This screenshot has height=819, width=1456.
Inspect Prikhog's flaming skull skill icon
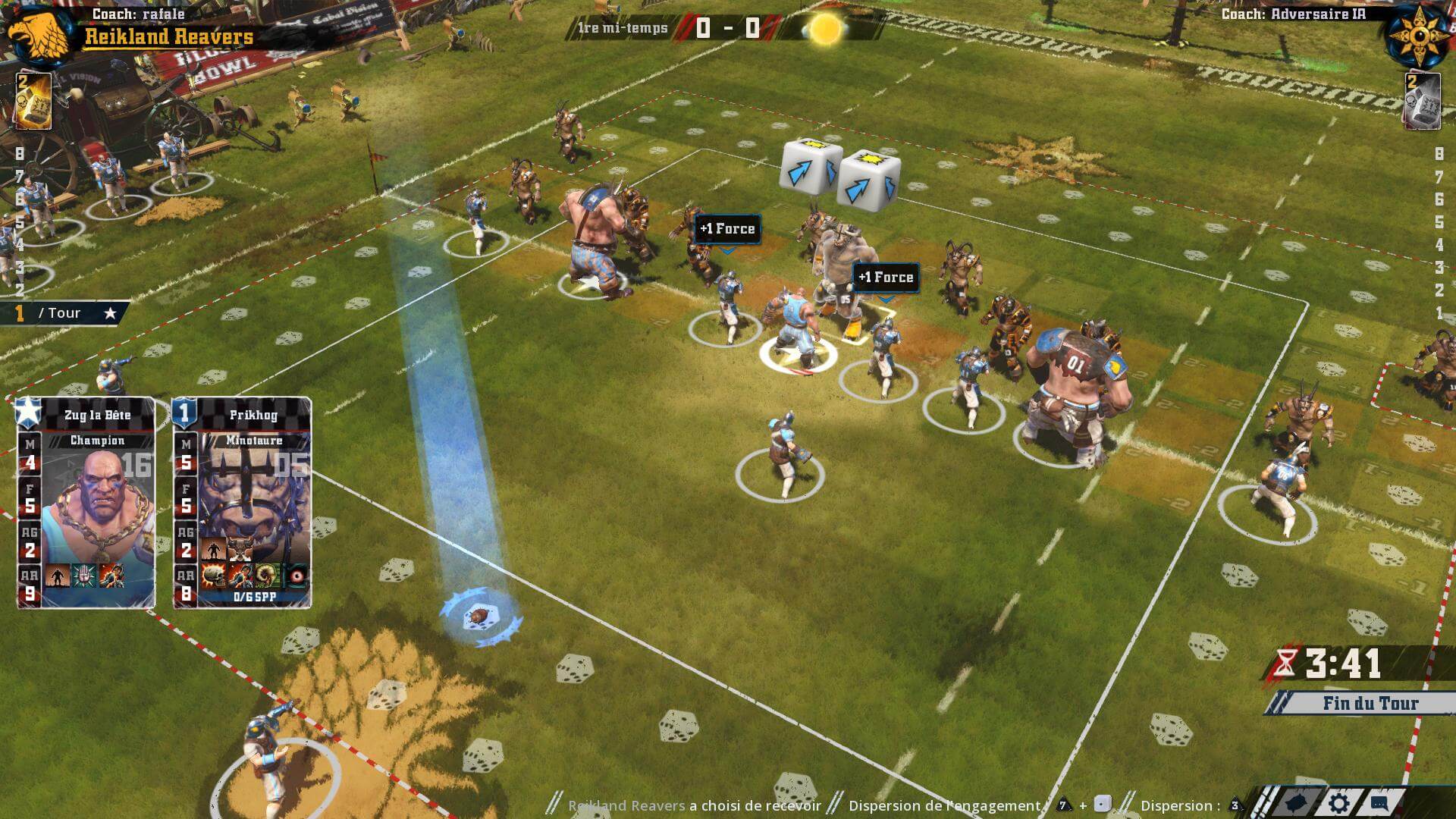(213, 576)
